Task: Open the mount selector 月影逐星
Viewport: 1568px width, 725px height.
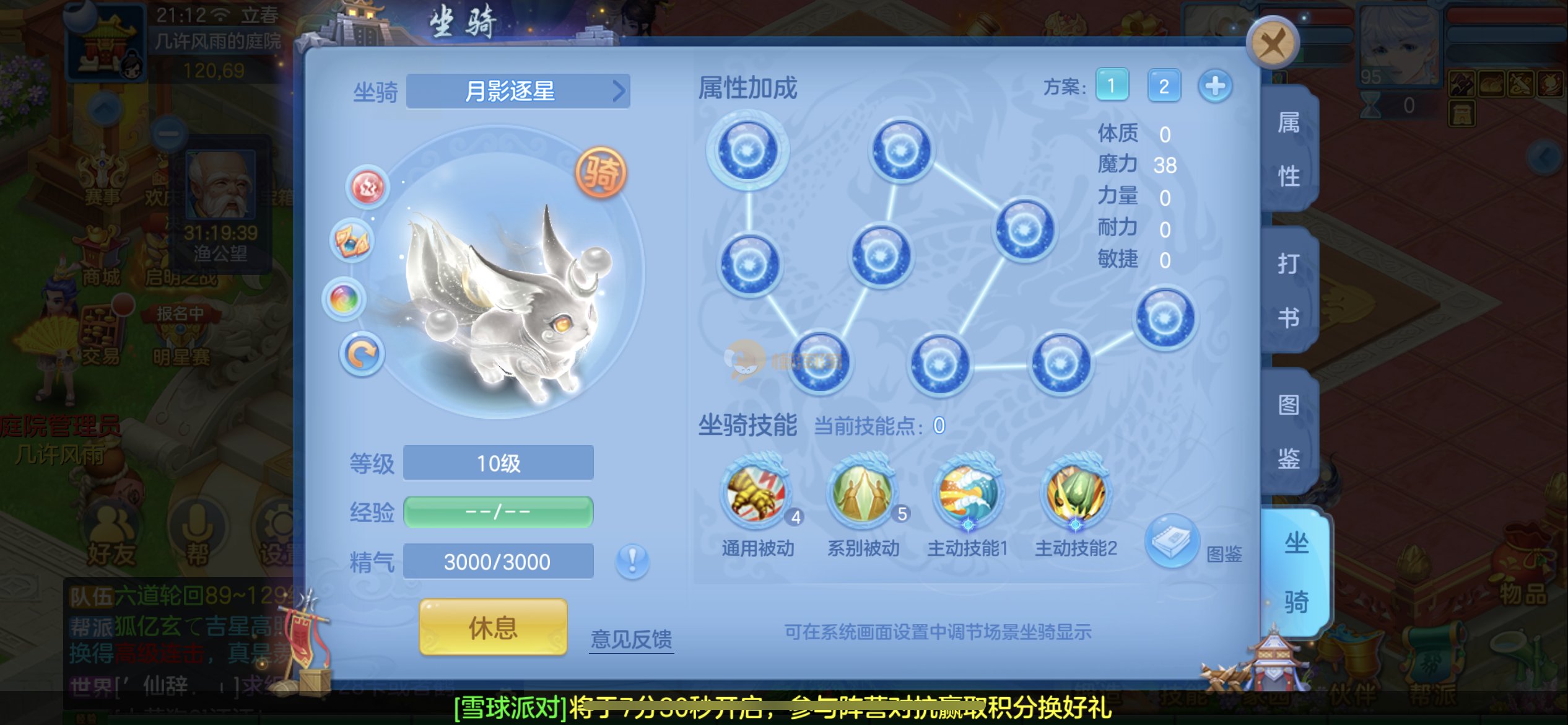Action: coord(518,92)
